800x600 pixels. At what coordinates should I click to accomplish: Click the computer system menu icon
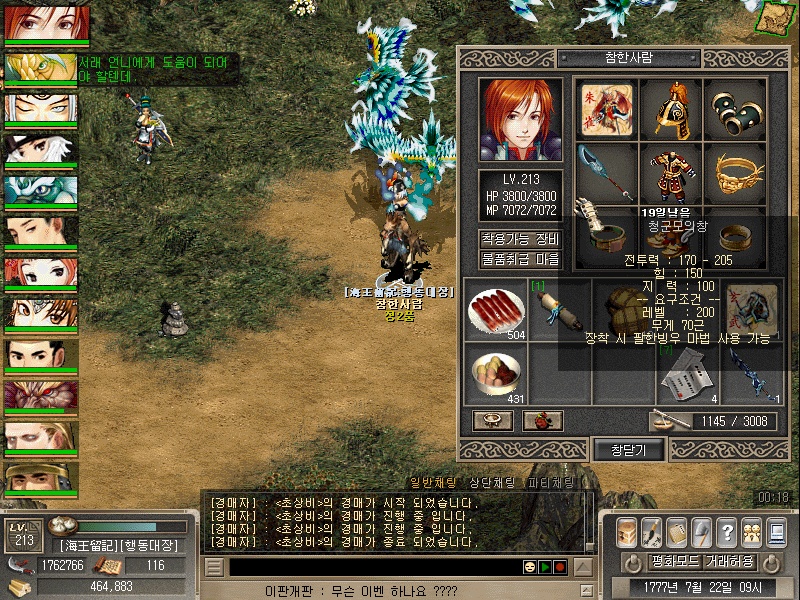click(x=777, y=531)
